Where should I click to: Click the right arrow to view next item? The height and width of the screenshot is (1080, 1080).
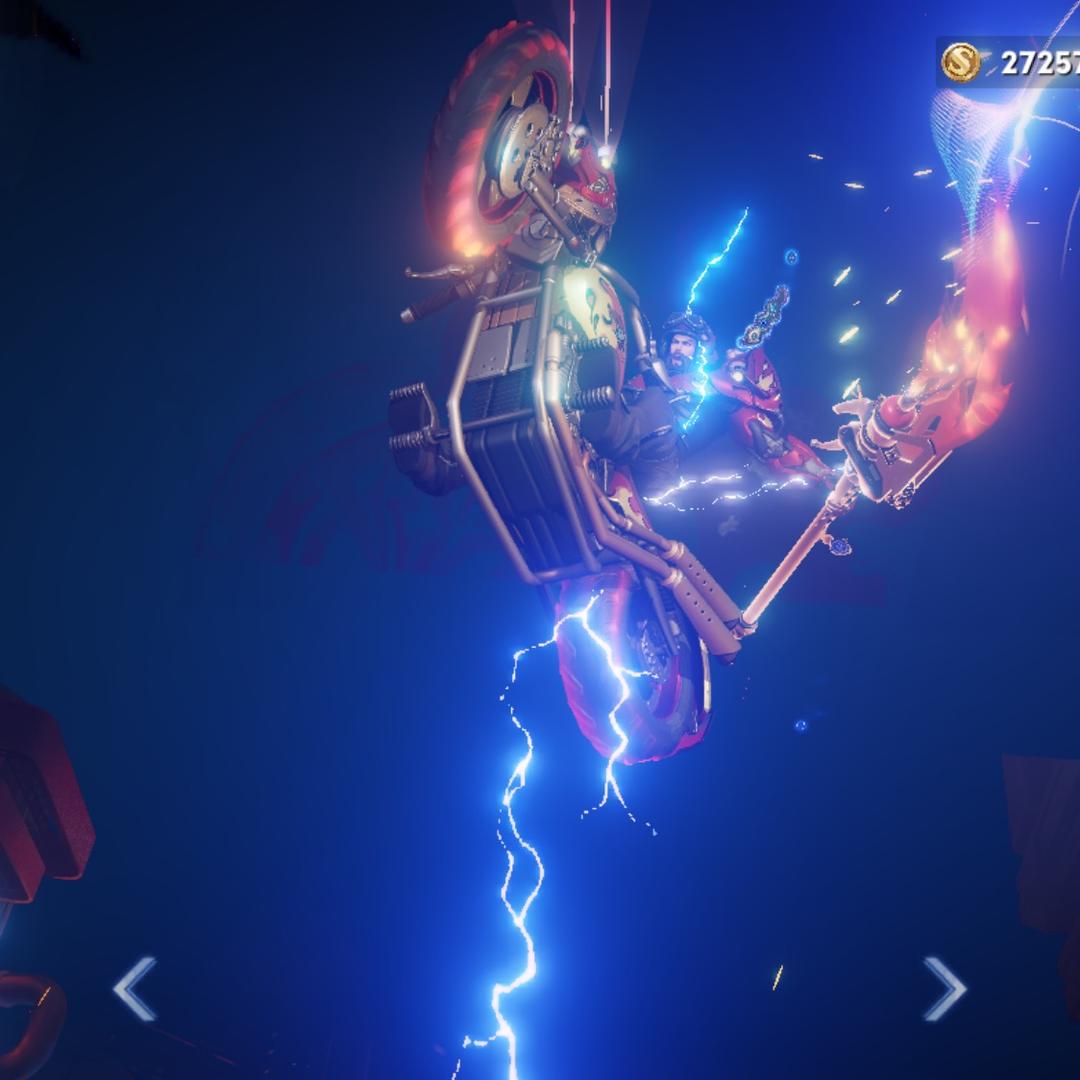(943, 989)
